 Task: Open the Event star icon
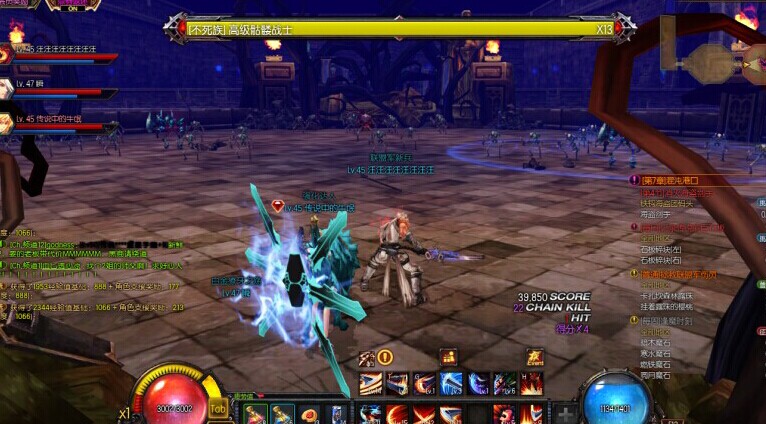536,356
